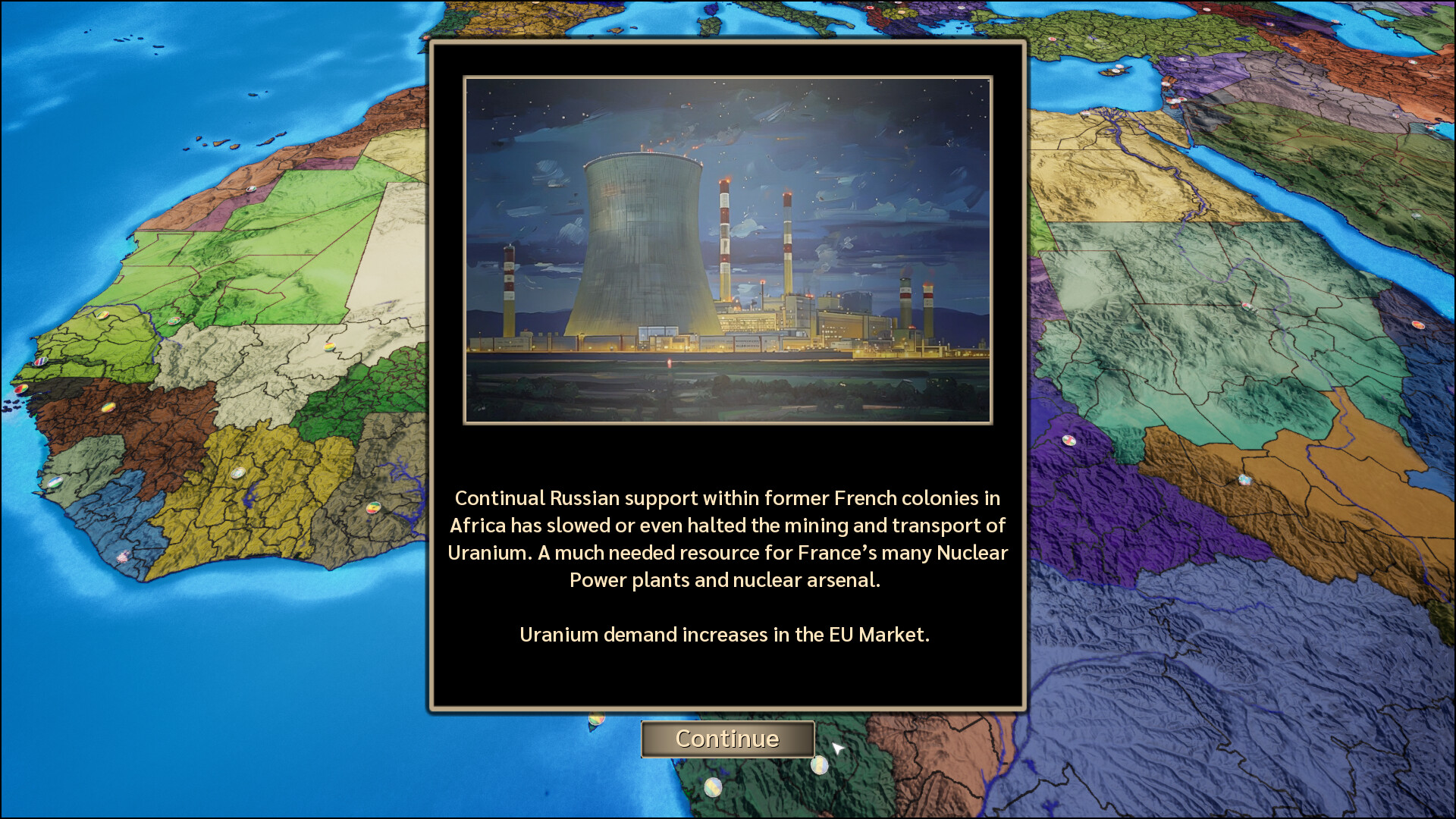The width and height of the screenshot is (1456, 819).
Task: Click the flag marker on the Levant coast
Action: (x=1166, y=83)
